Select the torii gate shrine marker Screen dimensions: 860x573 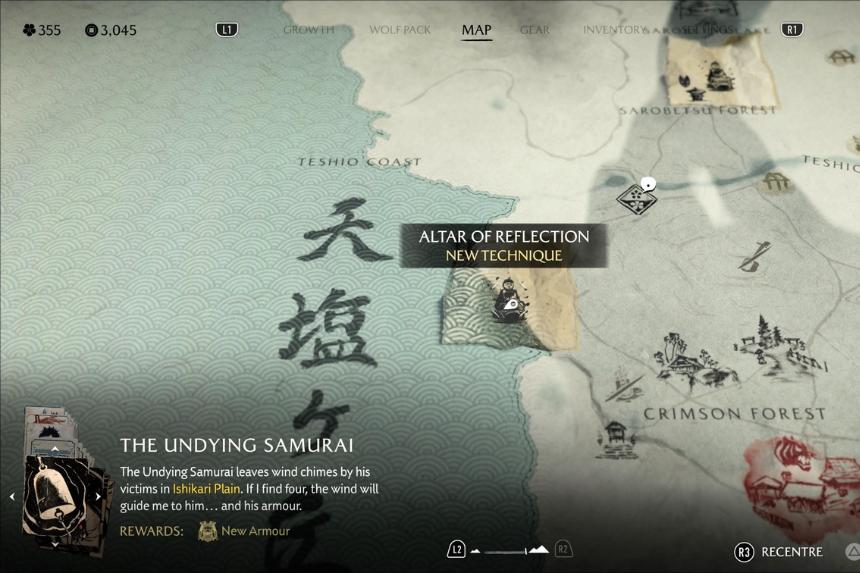pyautogui.click(x=775, y=182)
